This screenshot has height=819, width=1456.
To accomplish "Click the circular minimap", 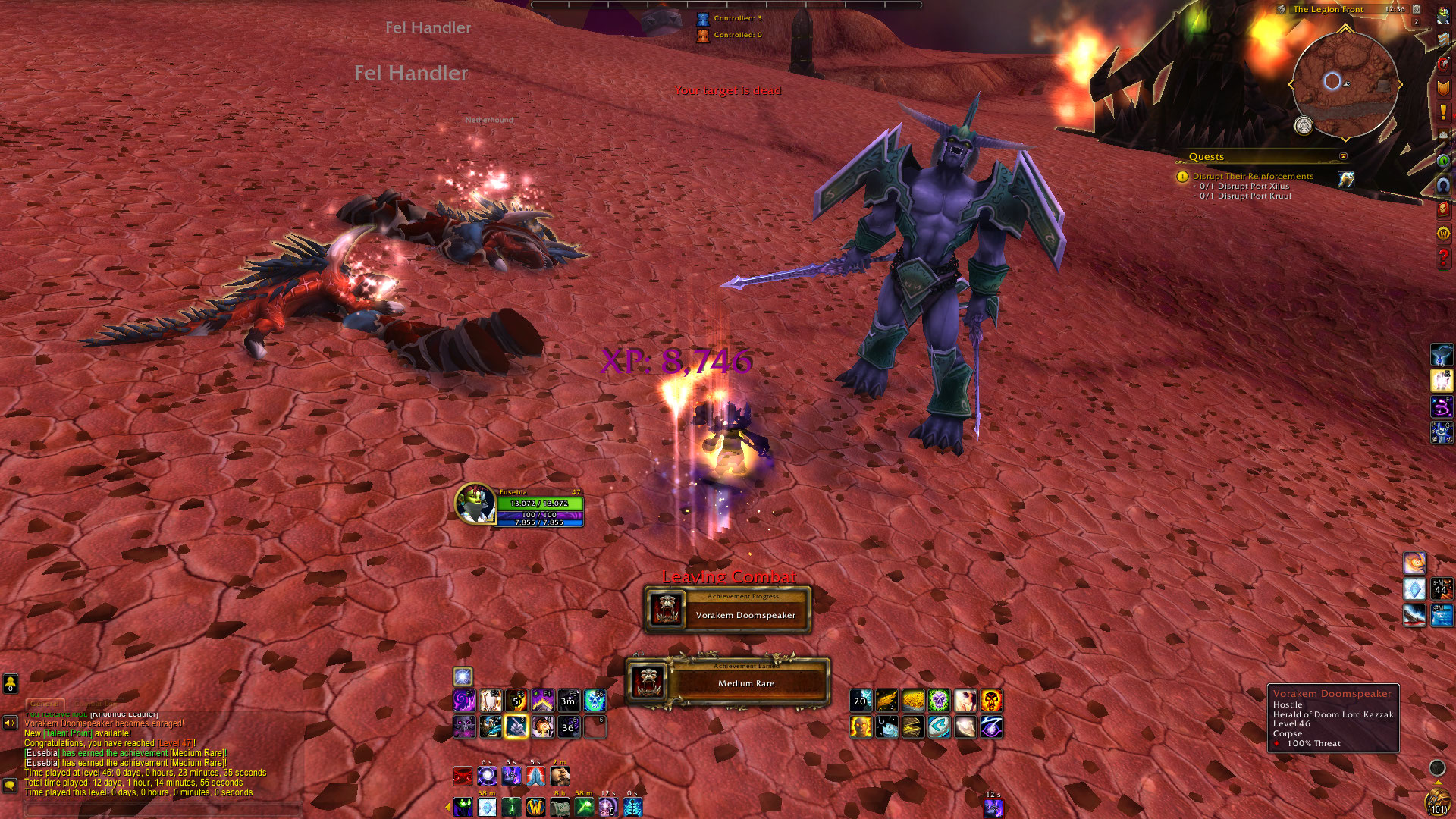I will 1345,85.
